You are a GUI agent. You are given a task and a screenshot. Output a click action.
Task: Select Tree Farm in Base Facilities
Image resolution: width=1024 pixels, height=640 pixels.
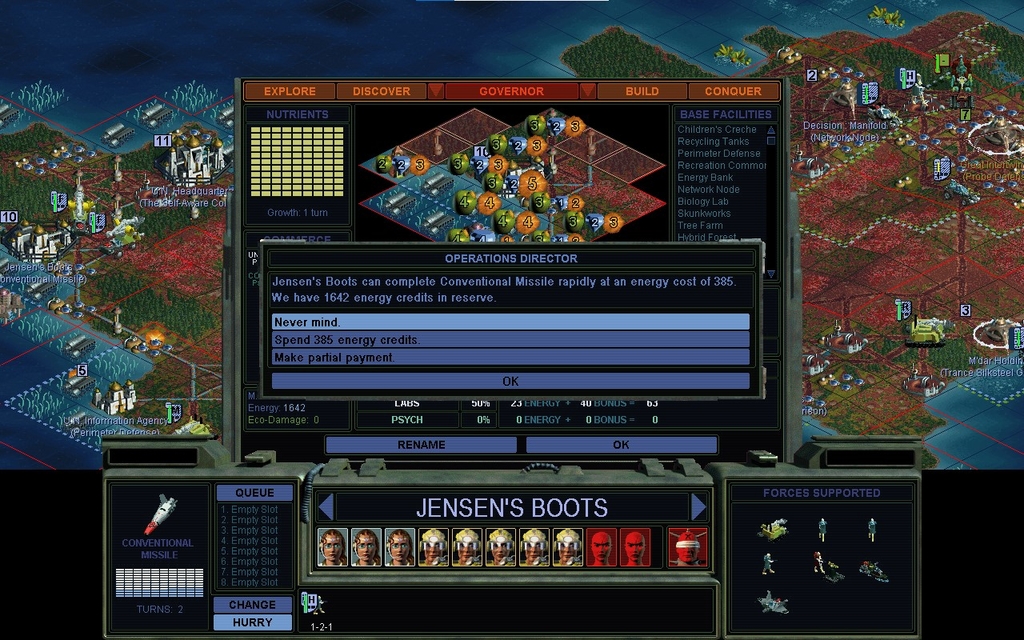click(x=700, y=226)
